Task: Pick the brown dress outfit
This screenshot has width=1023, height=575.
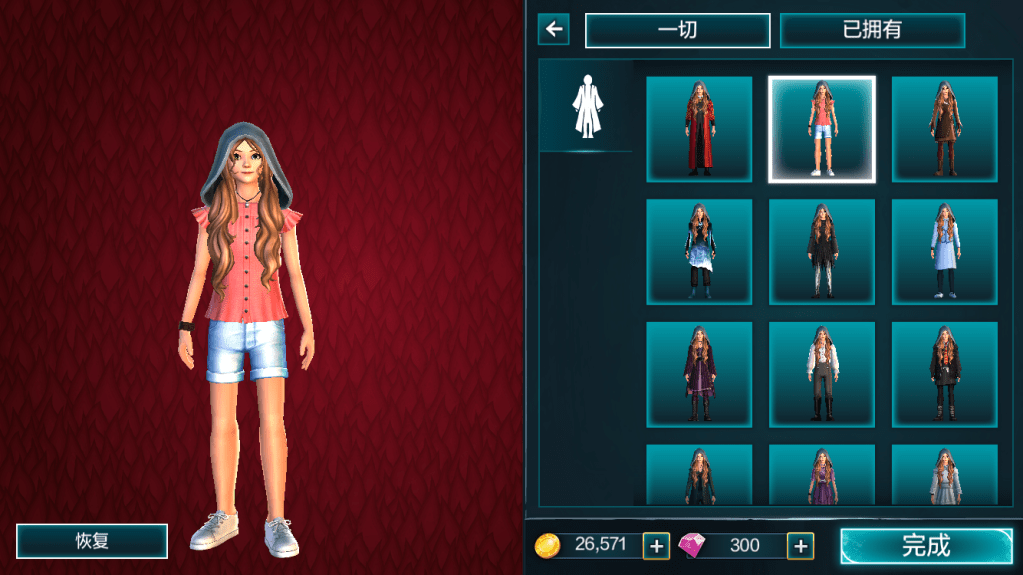Action: point(944,129)
